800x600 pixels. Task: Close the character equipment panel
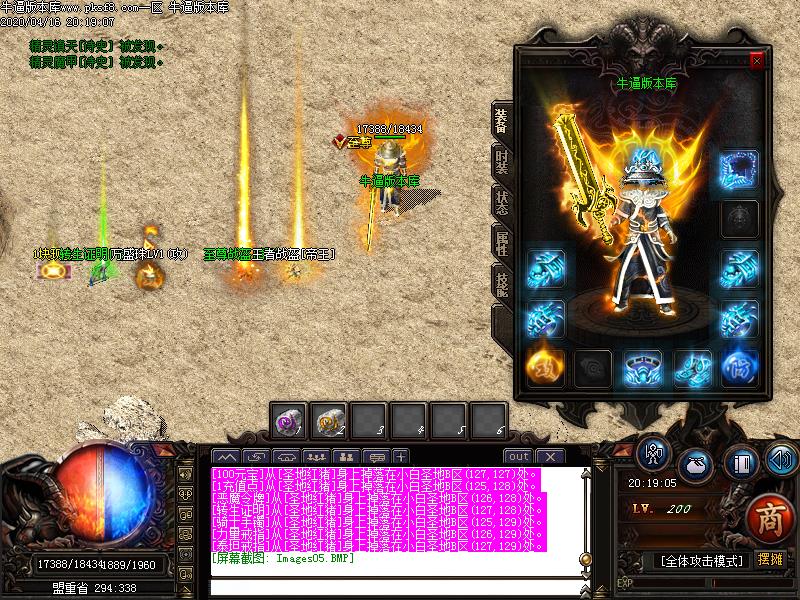point(756,60)
